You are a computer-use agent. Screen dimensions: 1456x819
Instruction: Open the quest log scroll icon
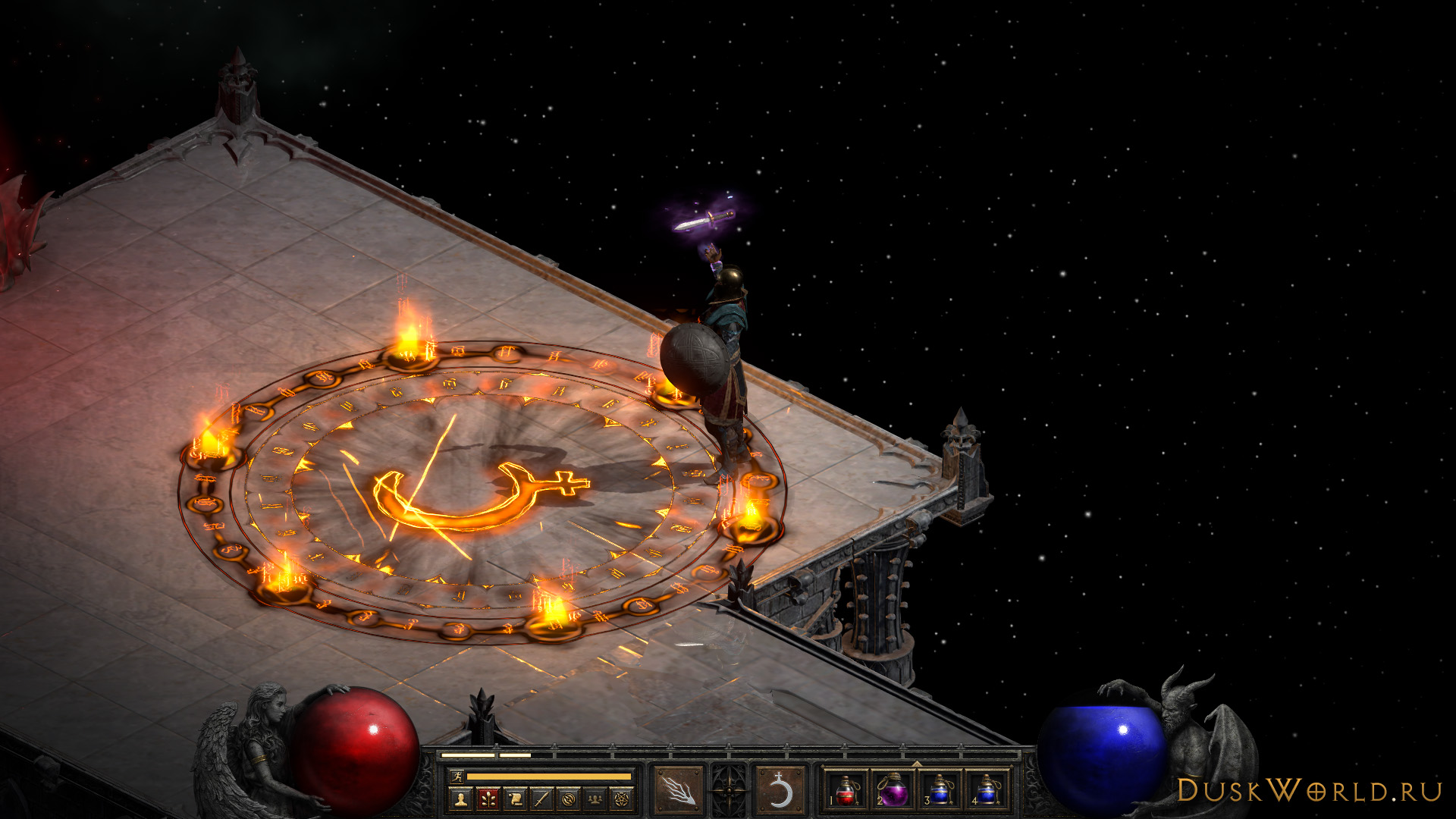coord(515,799)
